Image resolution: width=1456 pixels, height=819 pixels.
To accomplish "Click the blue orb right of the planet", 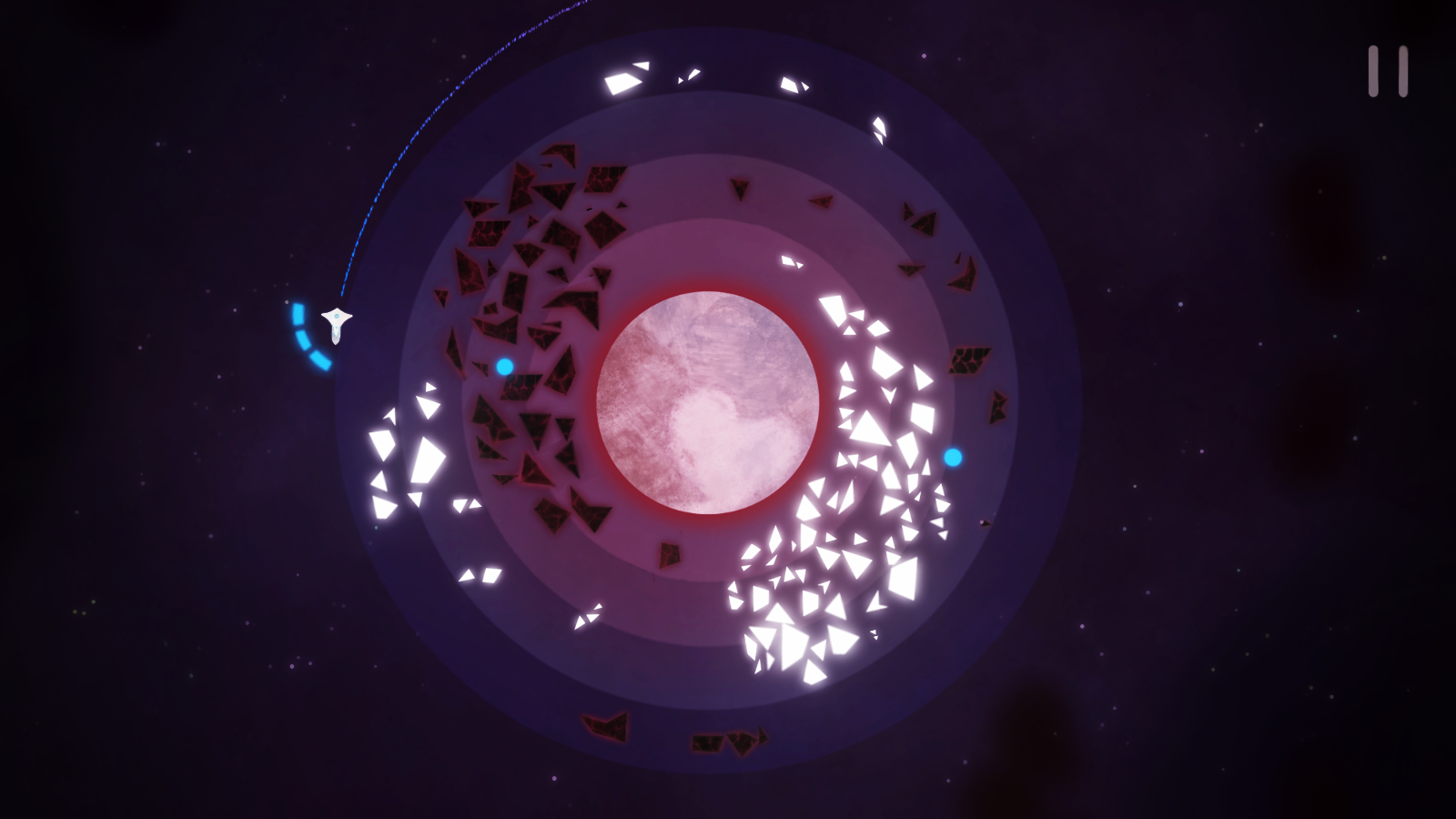I will point(952,457).
